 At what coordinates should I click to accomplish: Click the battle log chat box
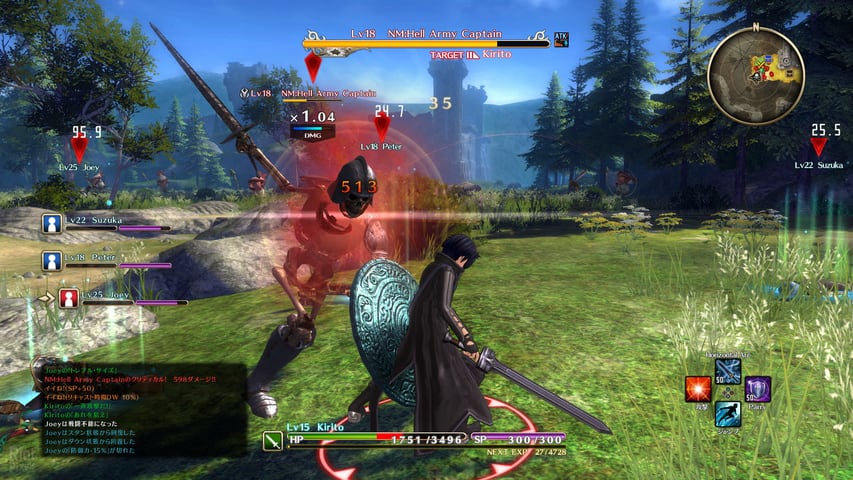click(136, 411)
